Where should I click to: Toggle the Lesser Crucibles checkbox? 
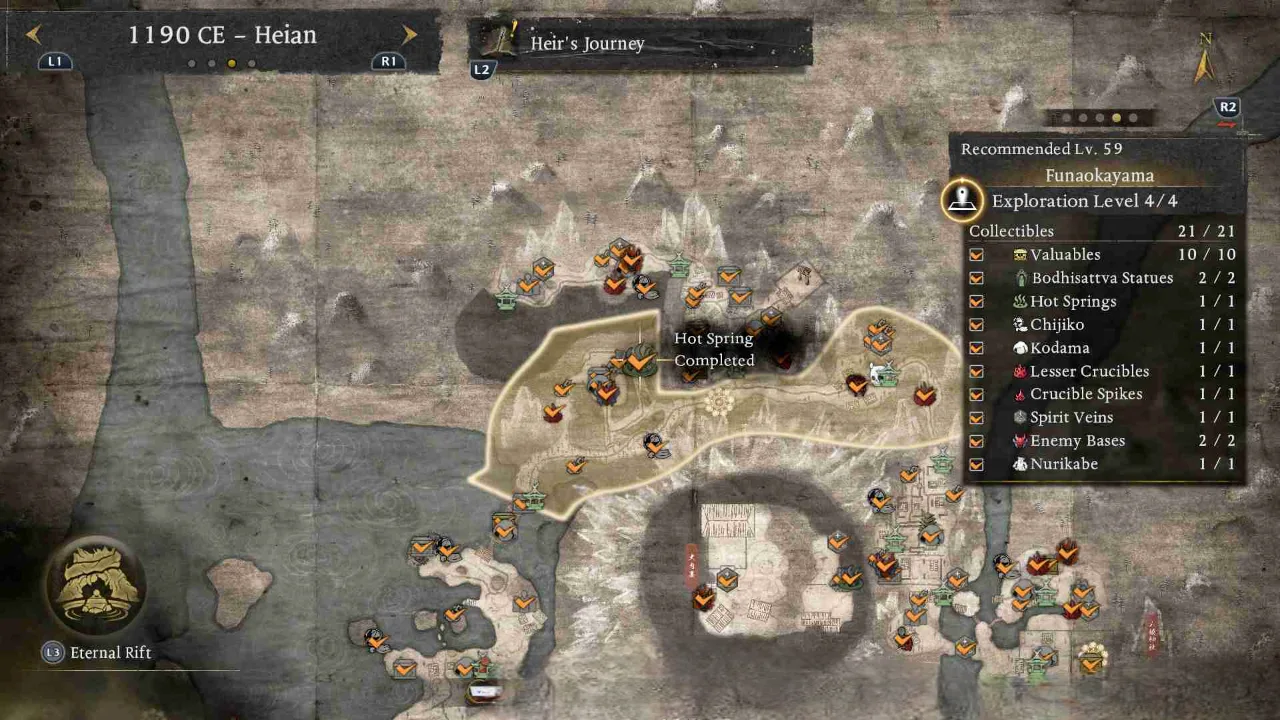(x=976, y=371)
